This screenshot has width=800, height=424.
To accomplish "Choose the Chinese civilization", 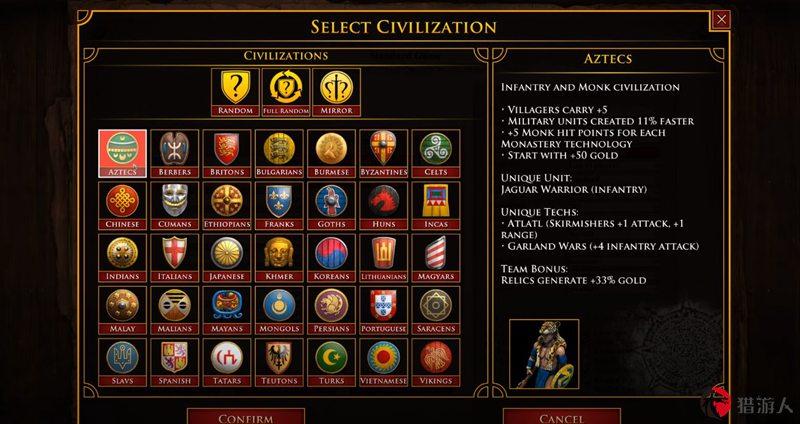I will 123,205.
